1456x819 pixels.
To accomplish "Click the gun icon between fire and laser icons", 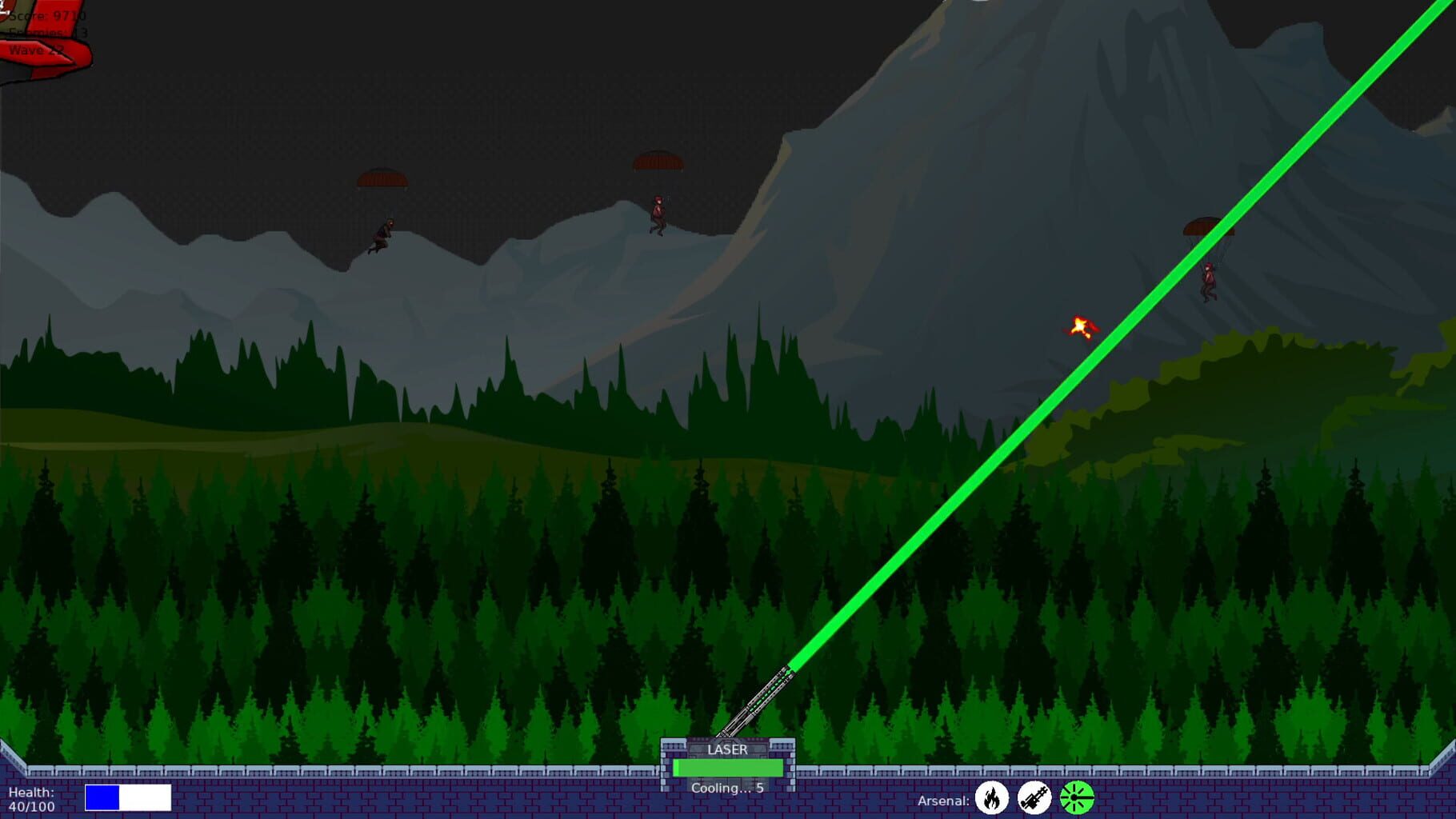I will (1035, 798).
